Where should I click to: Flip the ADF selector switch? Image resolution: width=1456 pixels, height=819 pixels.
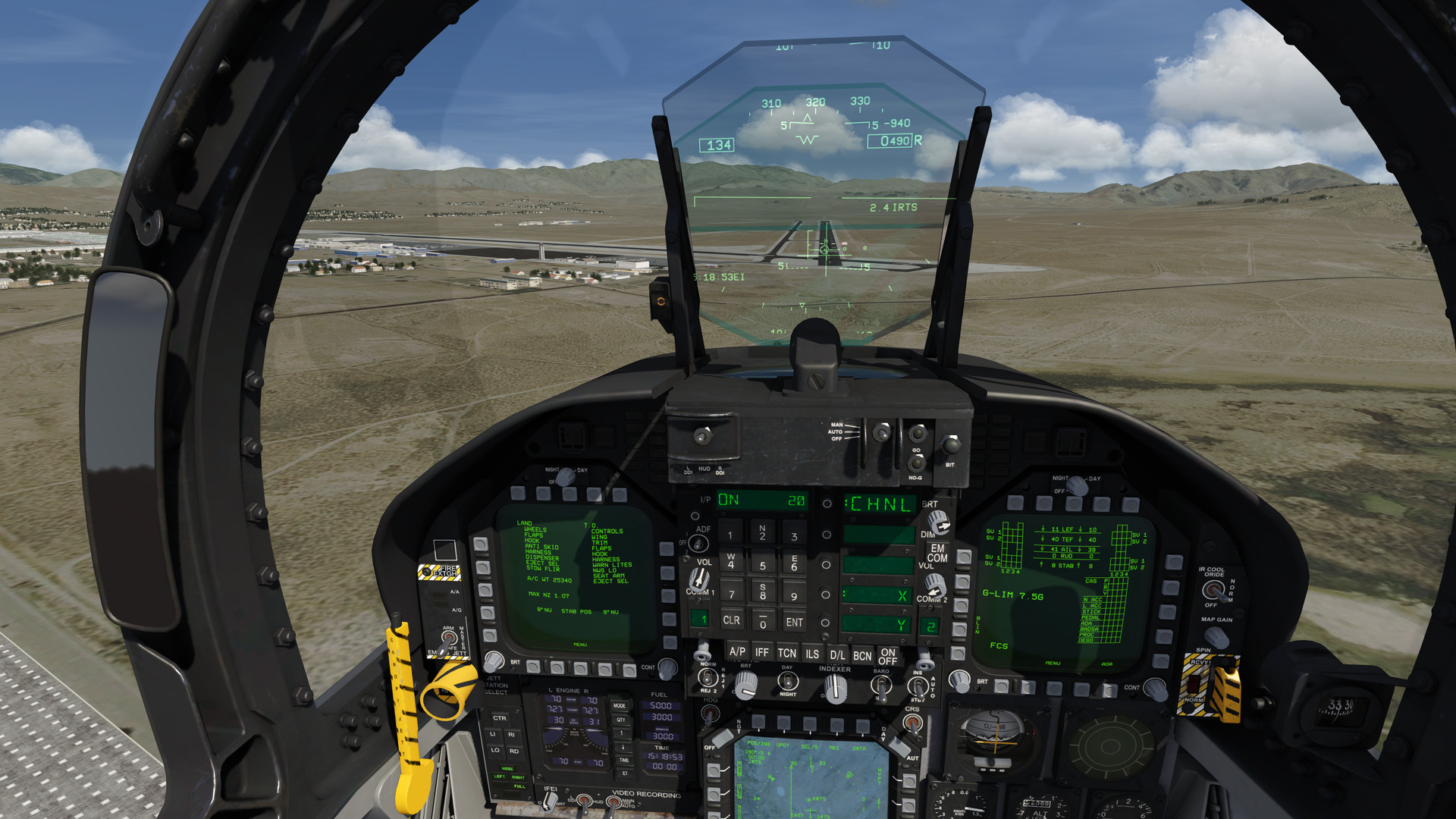coord(697,542)
